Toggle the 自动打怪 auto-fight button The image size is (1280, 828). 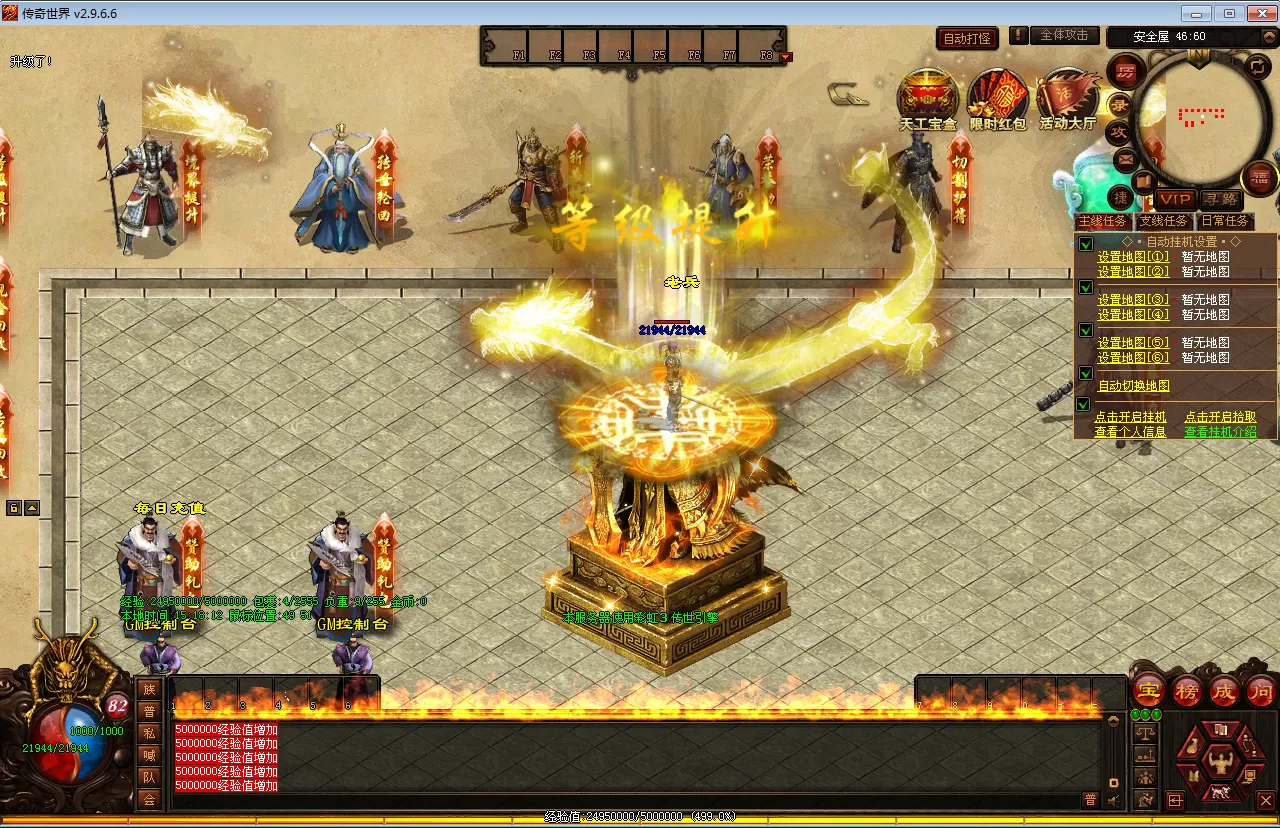pos(967,38)
